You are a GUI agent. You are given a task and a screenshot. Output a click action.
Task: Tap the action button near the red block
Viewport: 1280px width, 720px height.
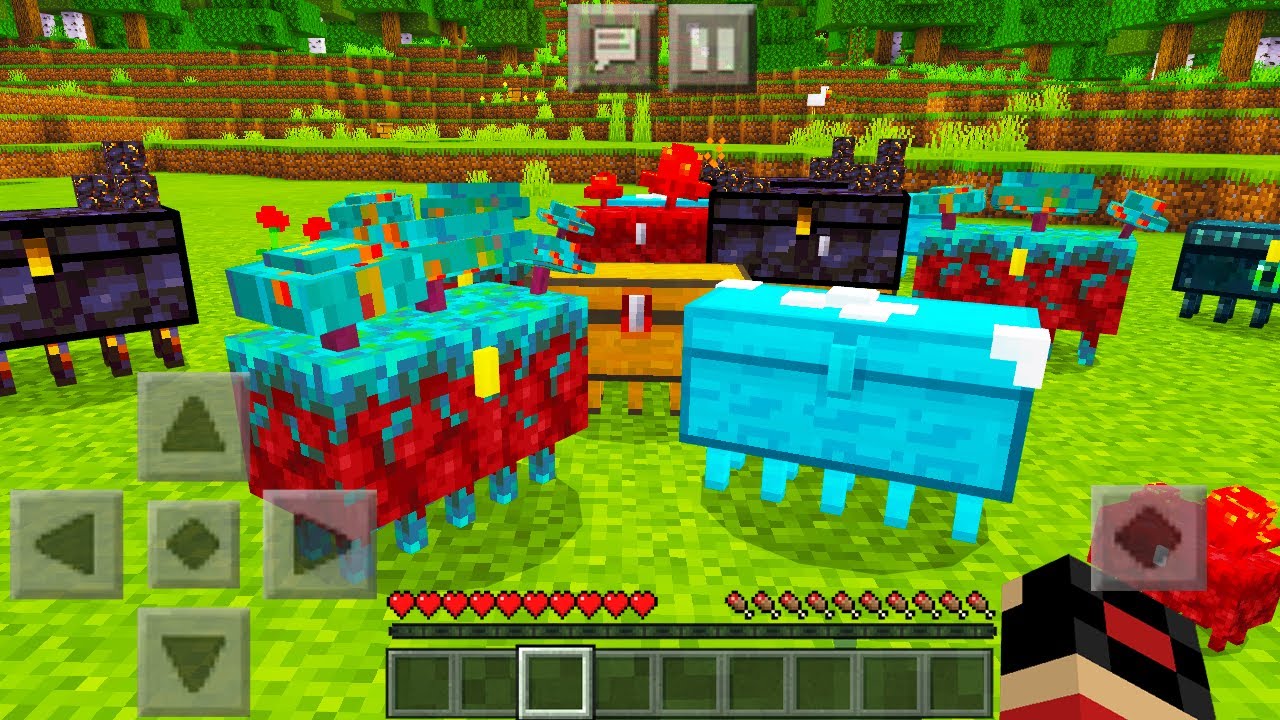pyautogui.click(x=1148, y=539)
